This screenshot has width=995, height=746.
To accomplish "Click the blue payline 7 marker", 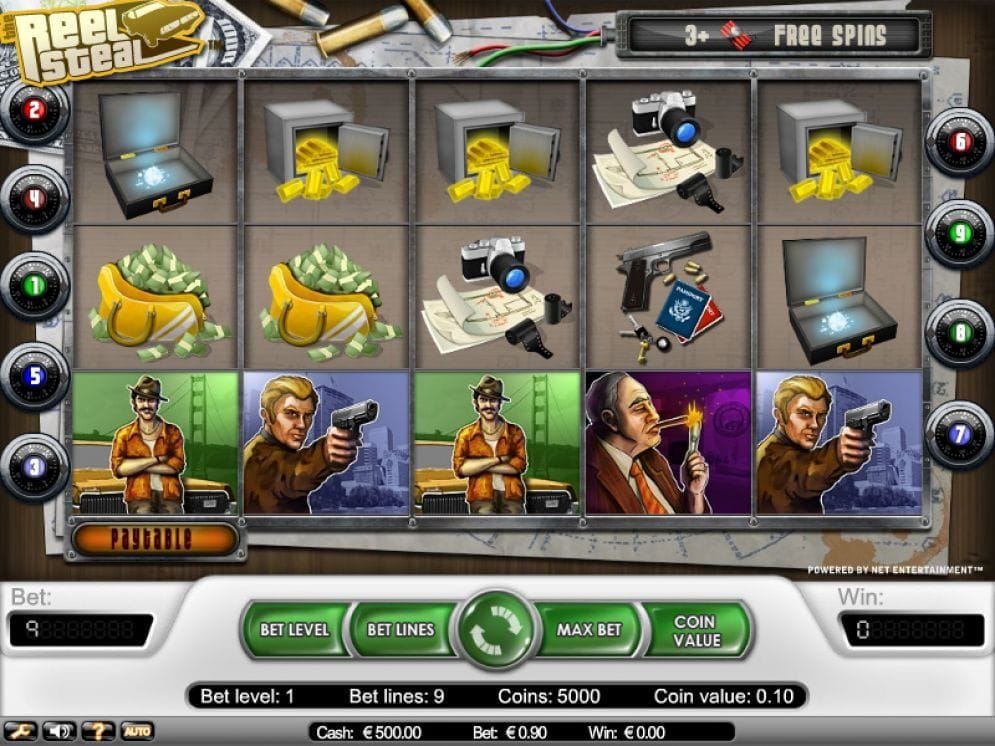I will tap(960, 433).
